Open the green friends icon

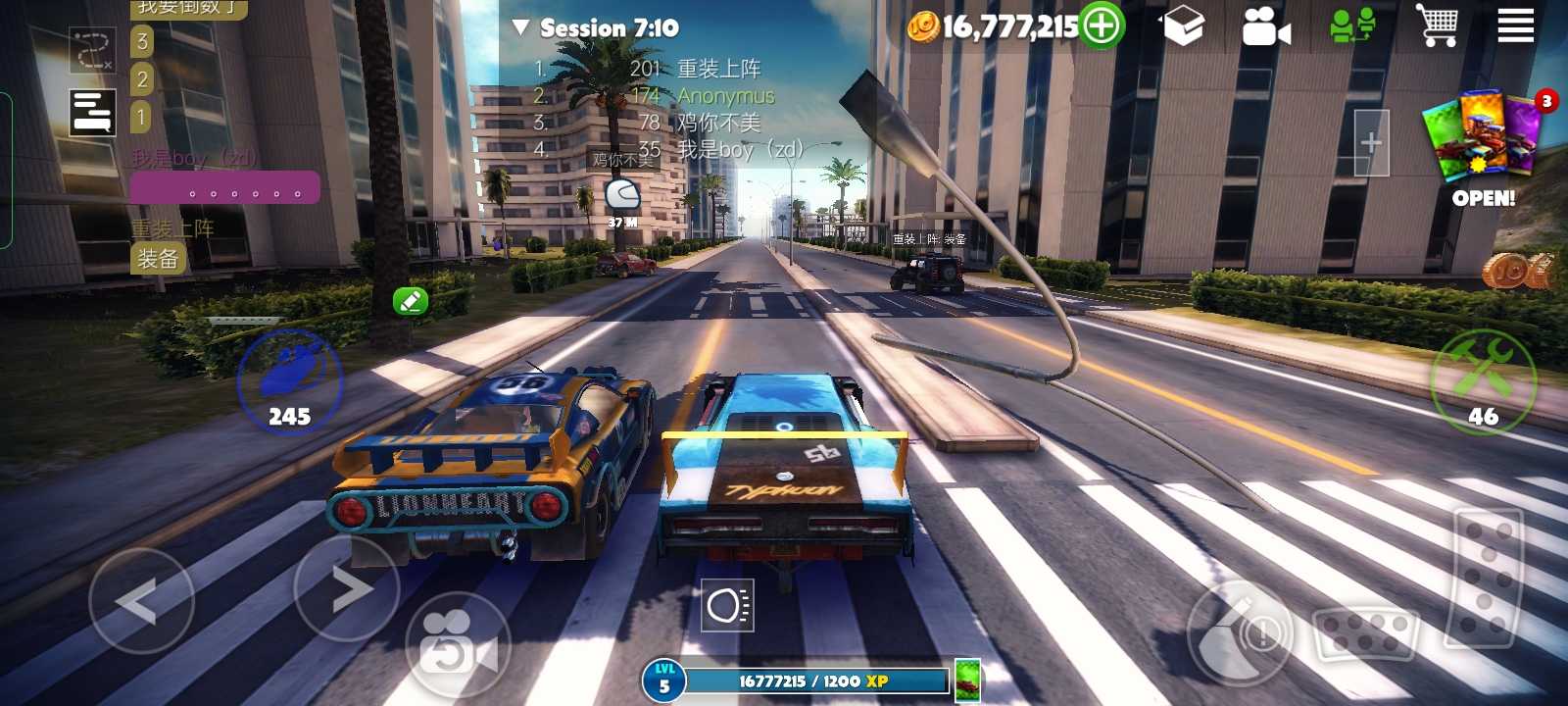tap(1352, 26)
